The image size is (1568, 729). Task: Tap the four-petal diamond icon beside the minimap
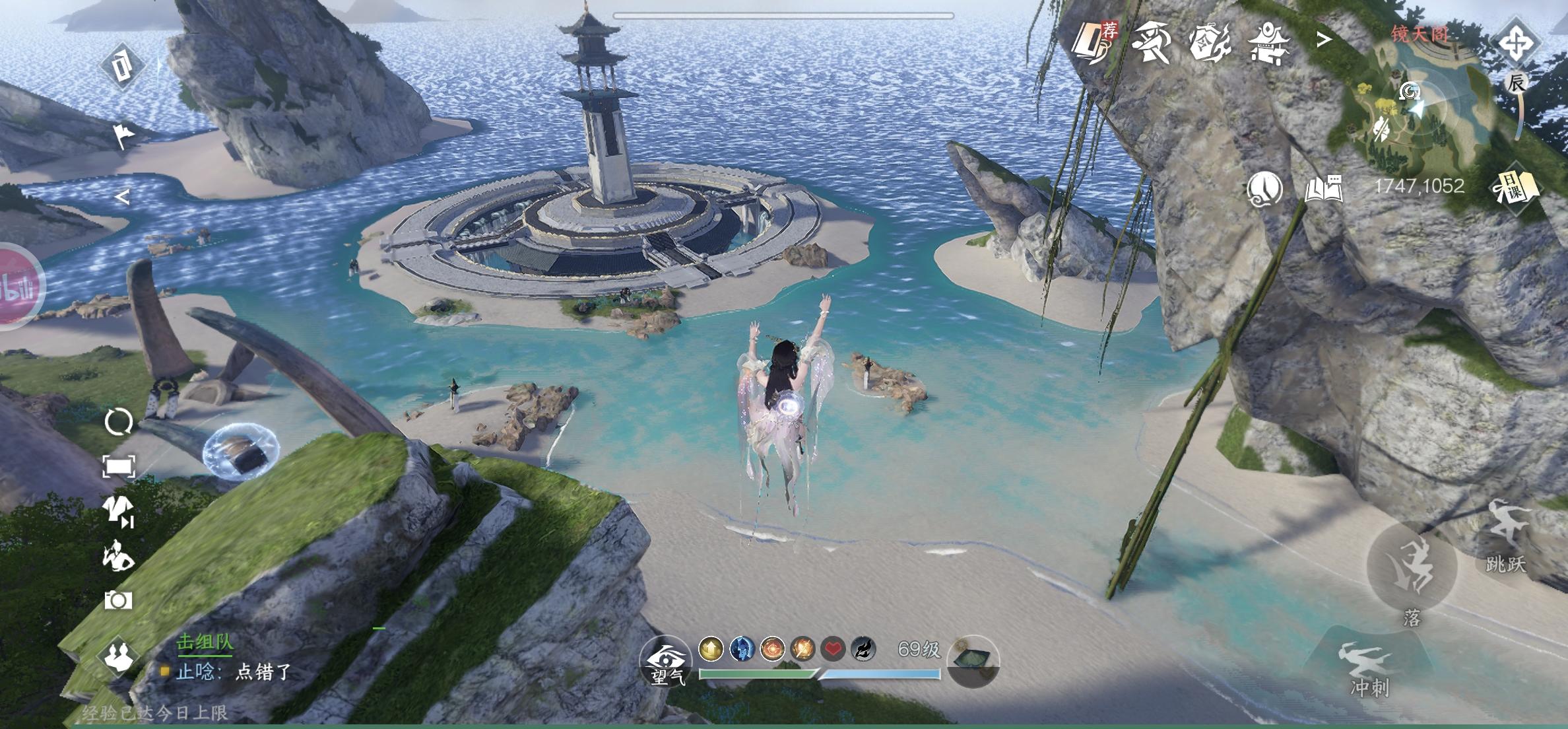[1516, 44]
